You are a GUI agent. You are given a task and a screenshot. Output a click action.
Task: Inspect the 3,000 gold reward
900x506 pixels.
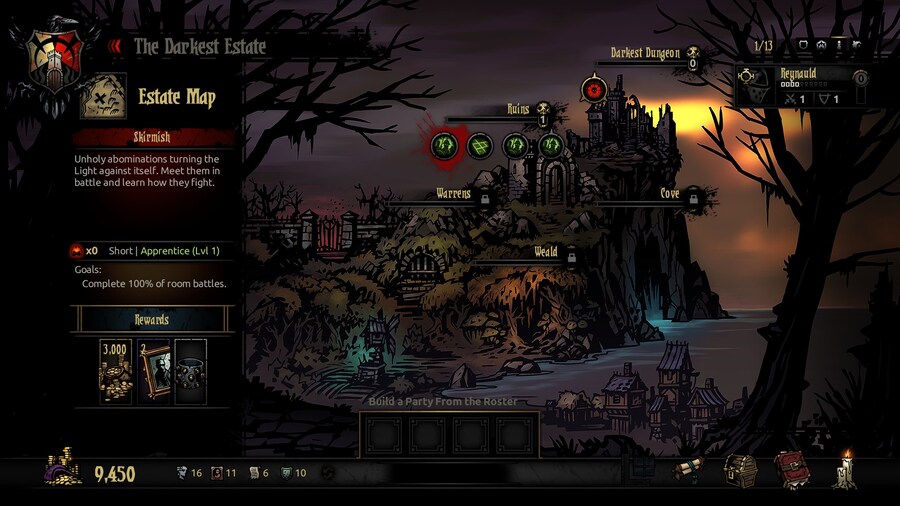click(116, 370)
